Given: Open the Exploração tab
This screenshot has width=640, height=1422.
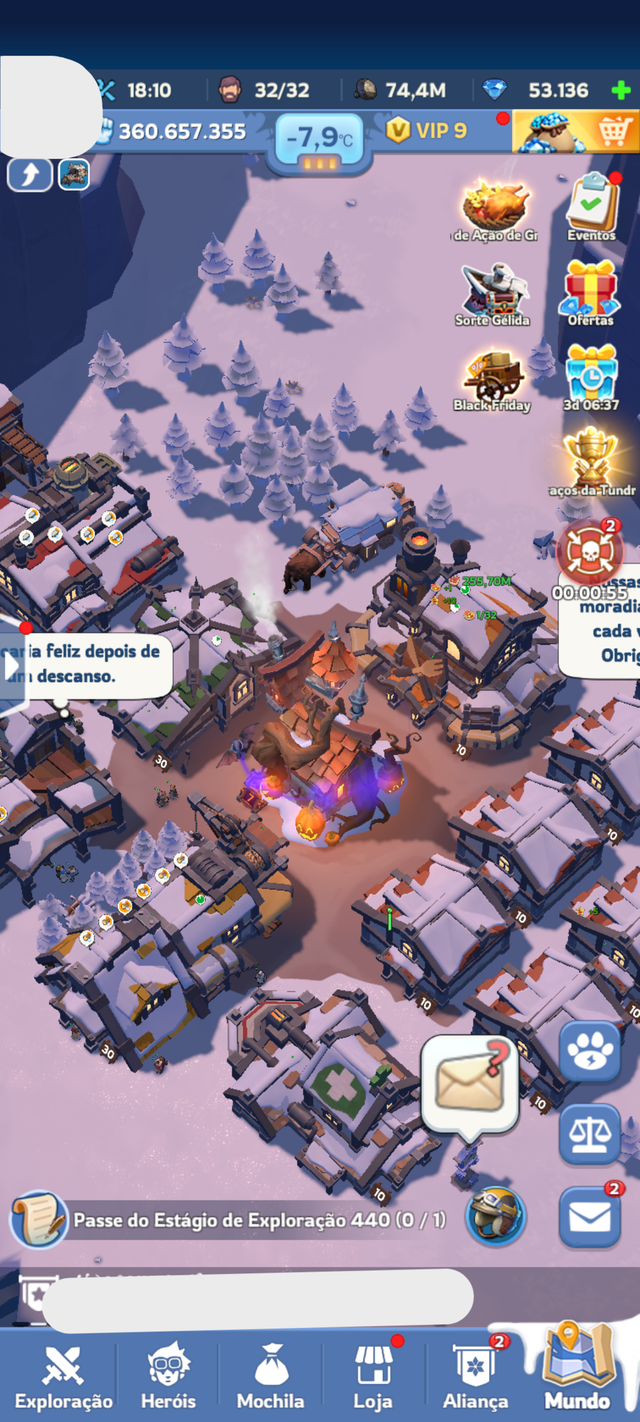Looking at the screenshot, I should click(64, 1375).
